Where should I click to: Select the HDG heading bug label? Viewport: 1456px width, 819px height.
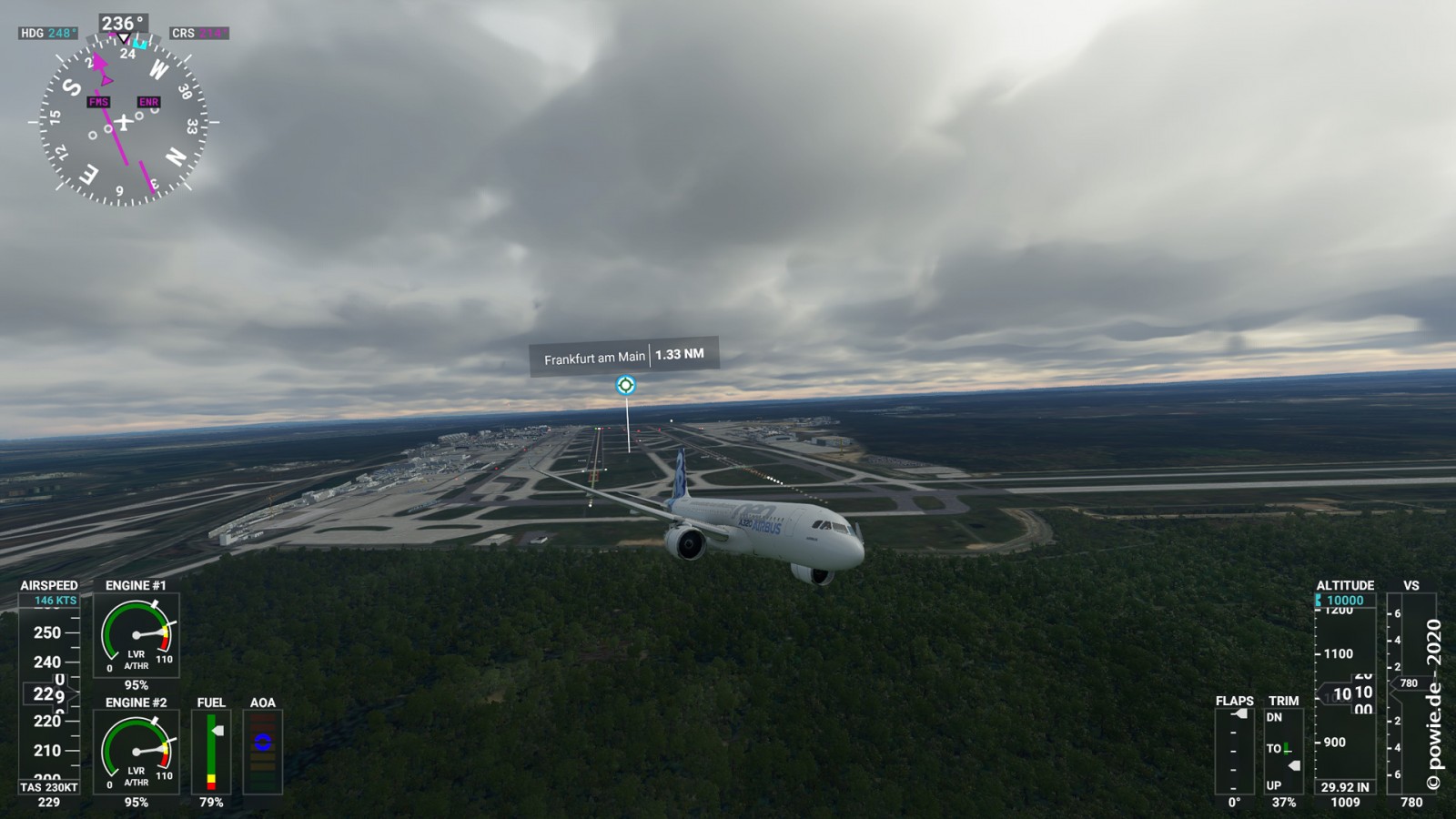coord(48,34)
